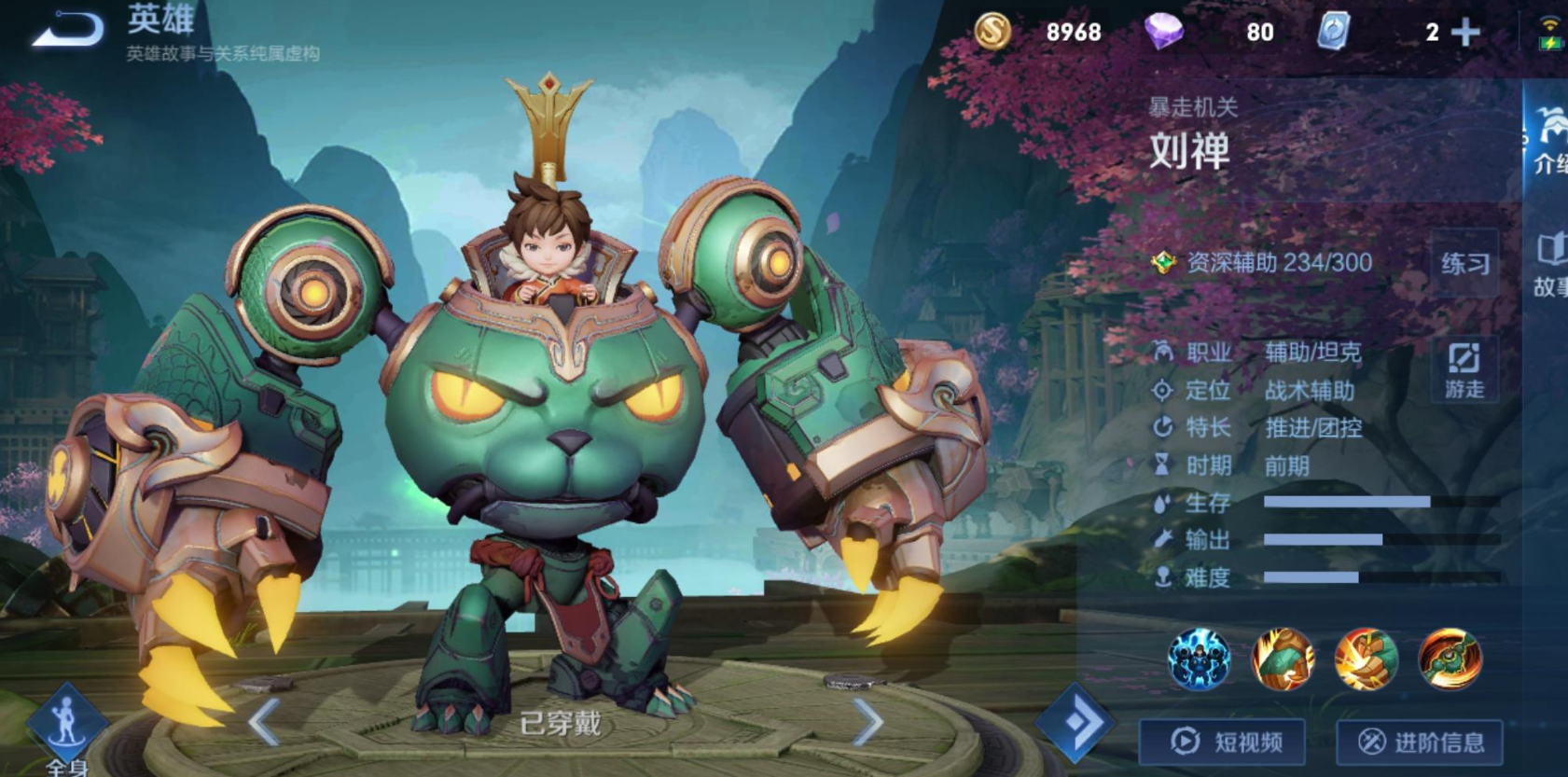The width and height of the screenshot is (1568, 777).
Task: Switch to the 介绍 introduction tab
Action: [1549, 142]
